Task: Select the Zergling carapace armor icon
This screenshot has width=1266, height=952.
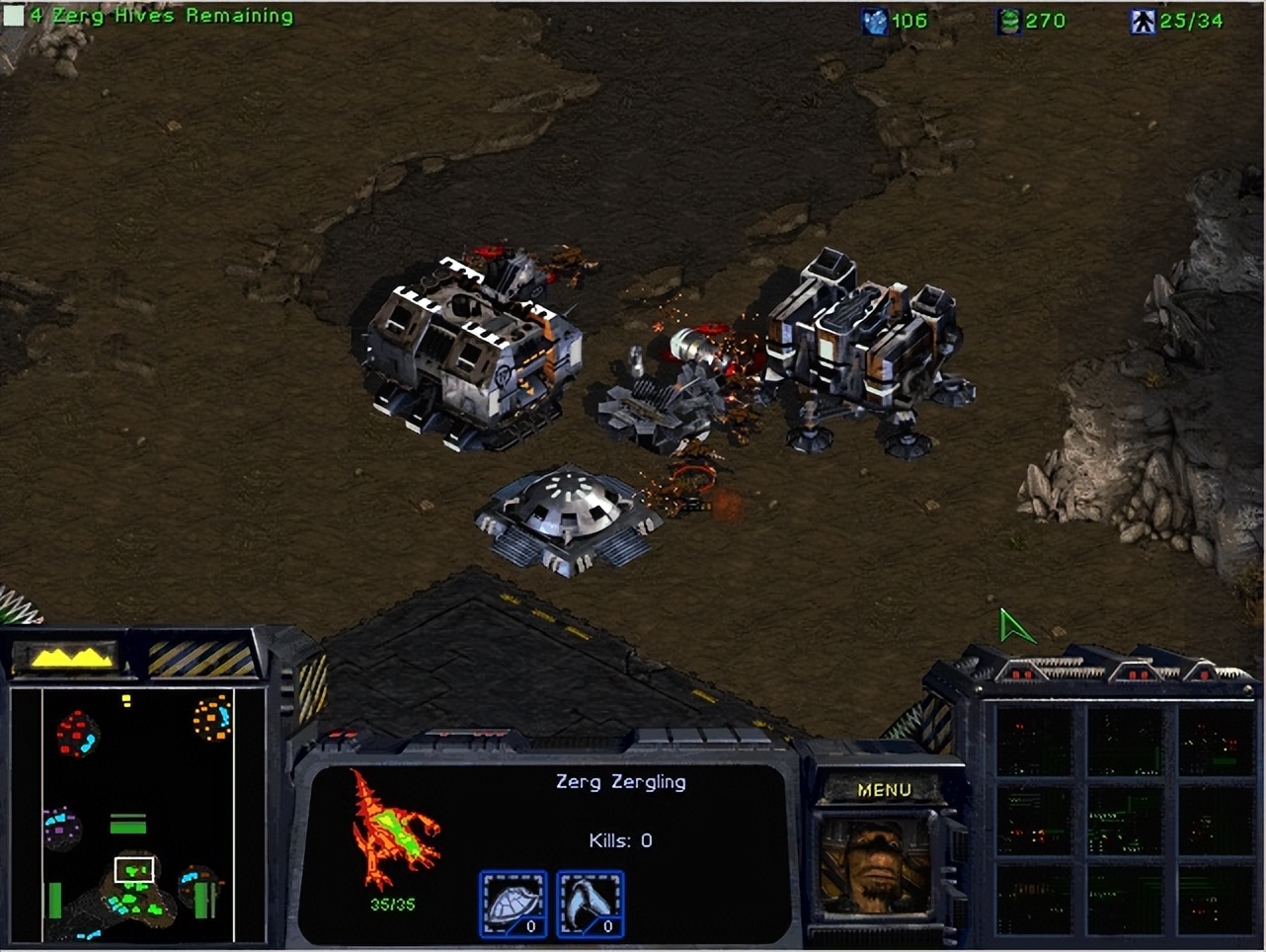Action: click(x=513, y=902)
